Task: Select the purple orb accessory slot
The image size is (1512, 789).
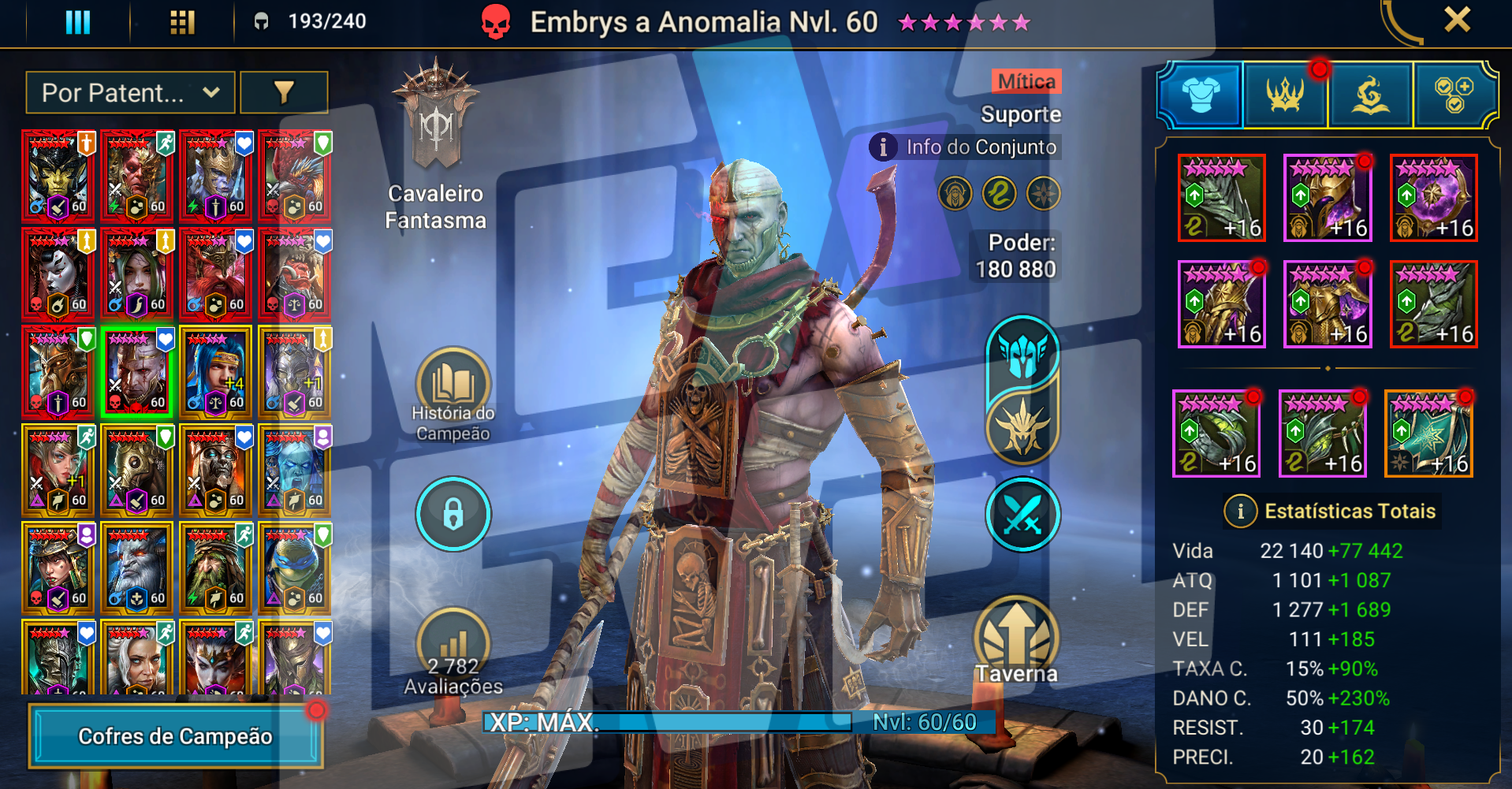Action: coord(1433,198)
